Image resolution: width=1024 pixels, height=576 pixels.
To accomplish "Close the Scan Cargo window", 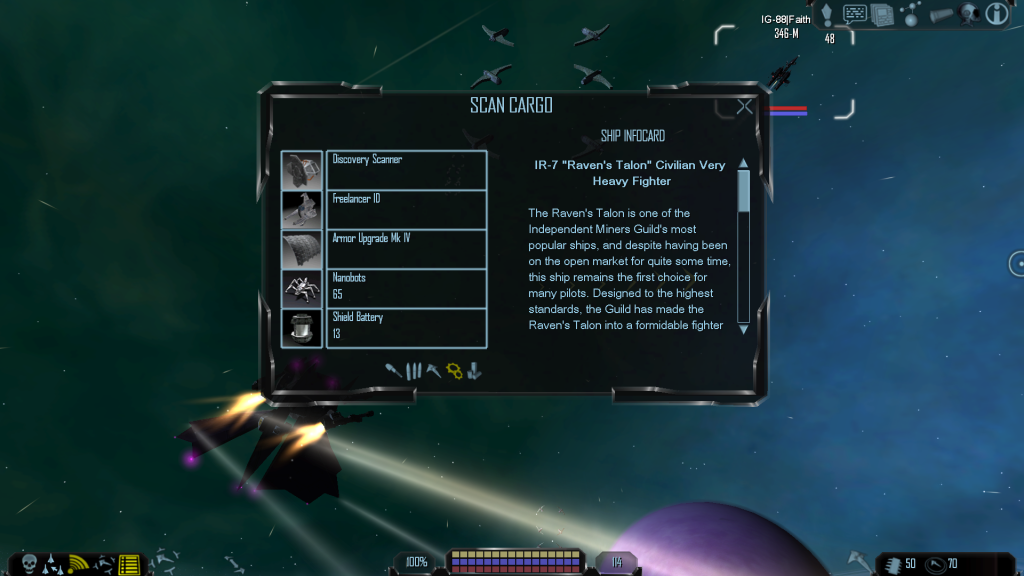I will [x=744, y=107].
